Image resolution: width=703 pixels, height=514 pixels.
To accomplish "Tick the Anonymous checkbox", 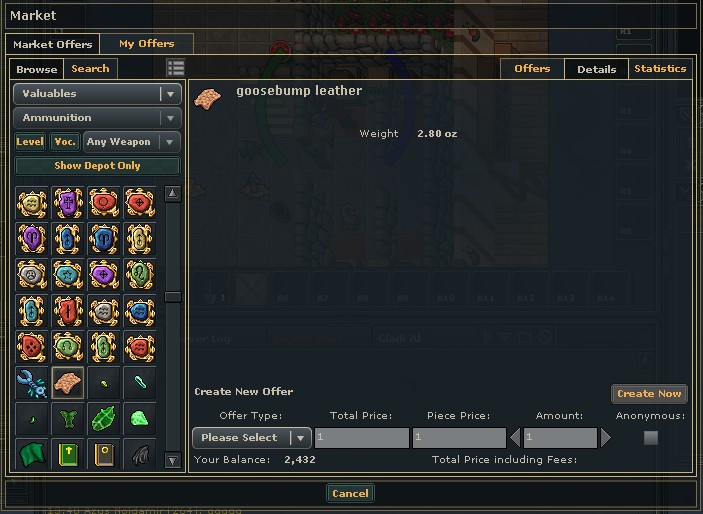I will coord(651,438).
